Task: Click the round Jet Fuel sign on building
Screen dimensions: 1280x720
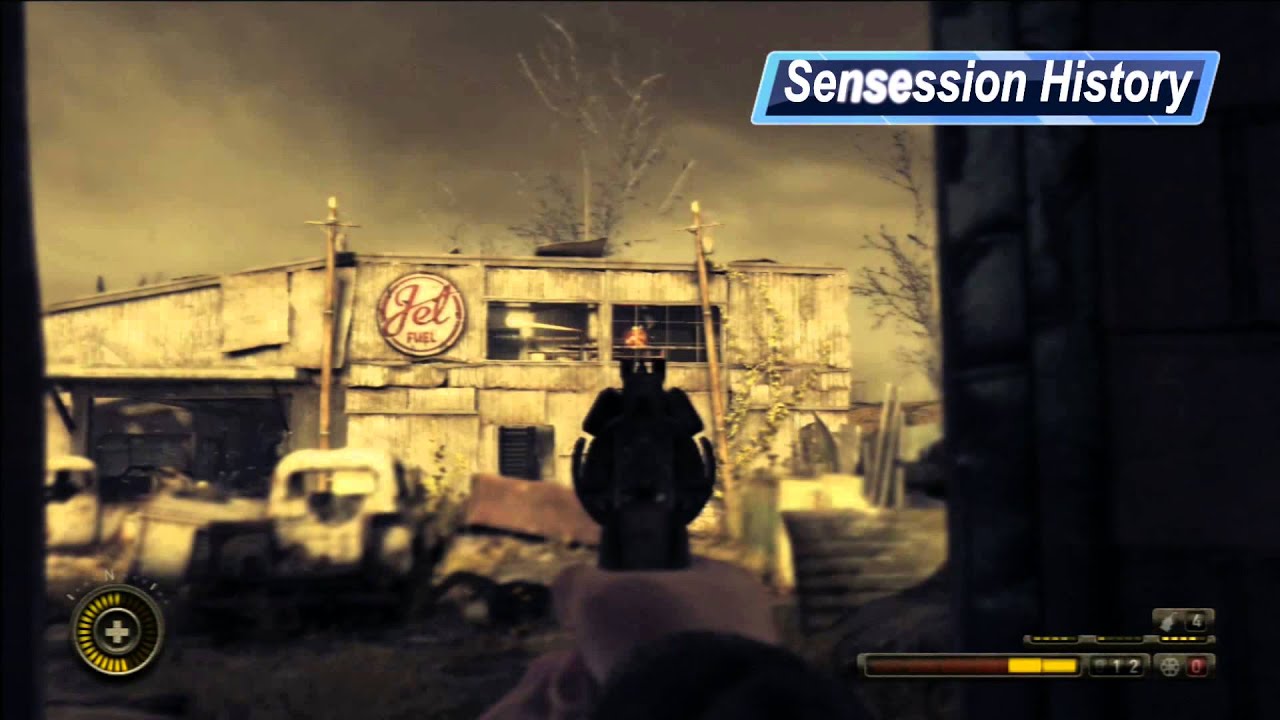Action: tap(421, 315)
